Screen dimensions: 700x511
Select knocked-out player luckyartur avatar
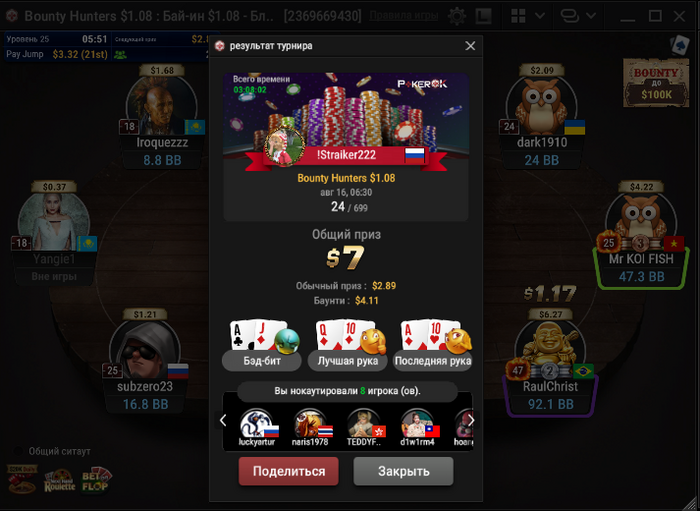pyautogui.click(x=257, y=424)
